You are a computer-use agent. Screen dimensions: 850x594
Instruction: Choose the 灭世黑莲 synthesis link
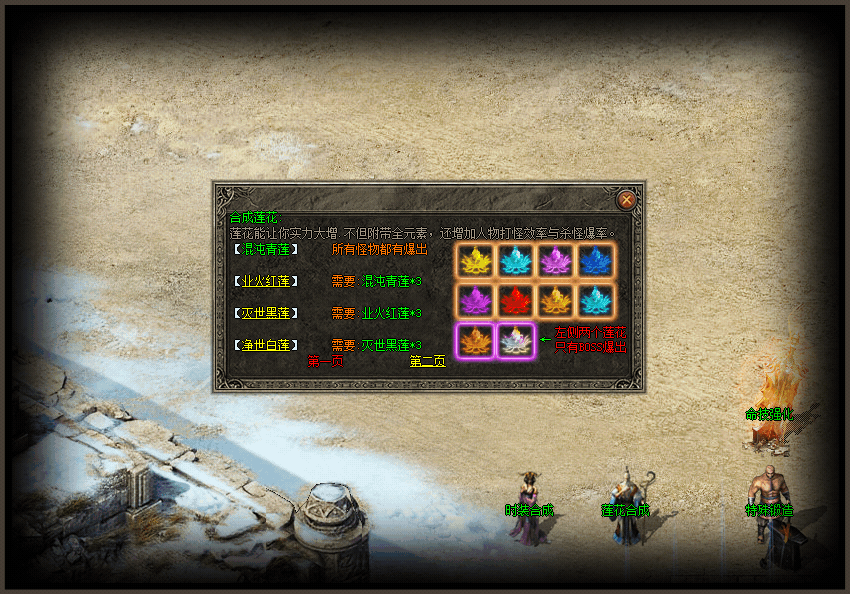[265, 313]
